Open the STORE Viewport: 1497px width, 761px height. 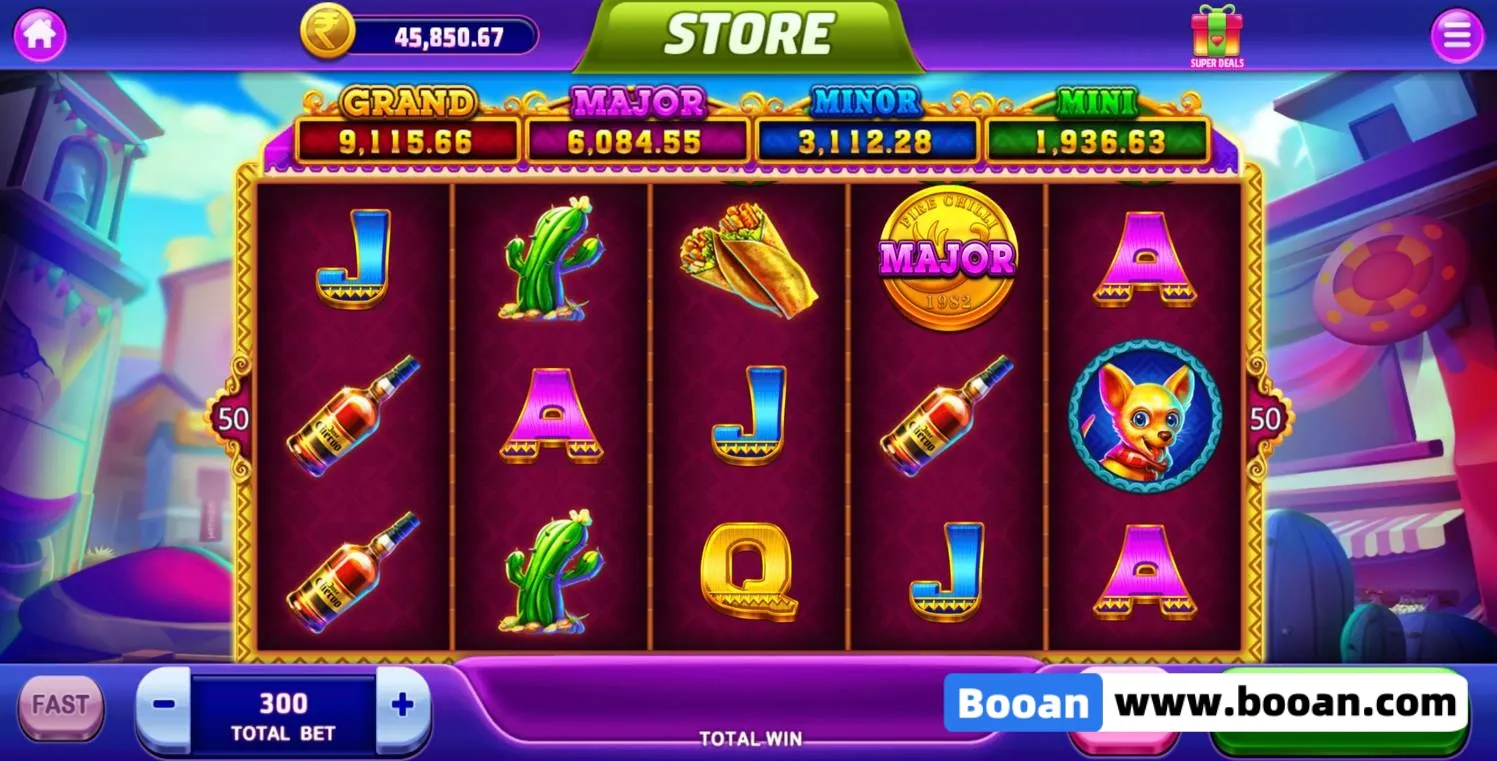(748, 35)
